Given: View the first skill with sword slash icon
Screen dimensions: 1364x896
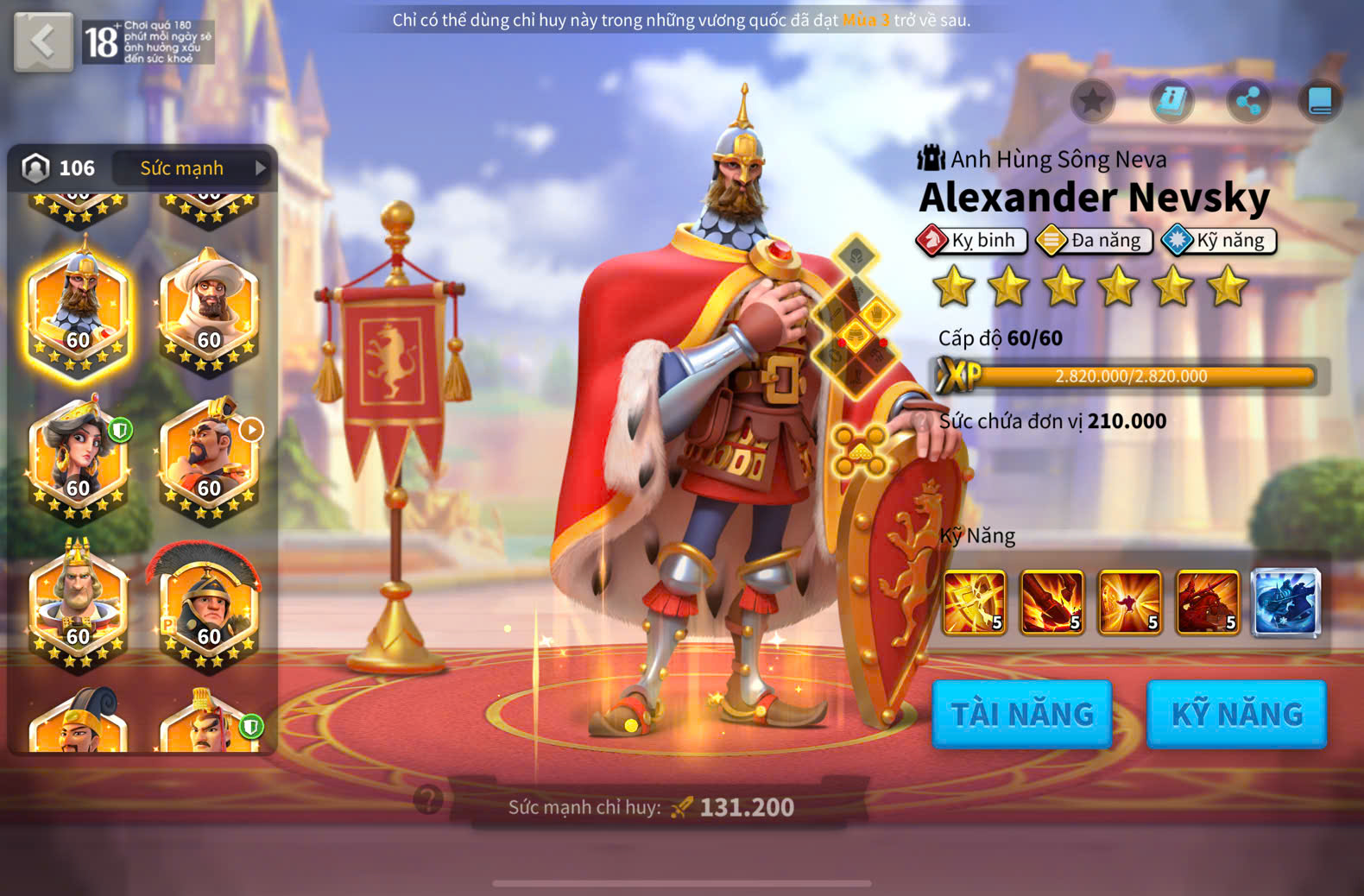Looking at the screenshot, I should point(974,603).
